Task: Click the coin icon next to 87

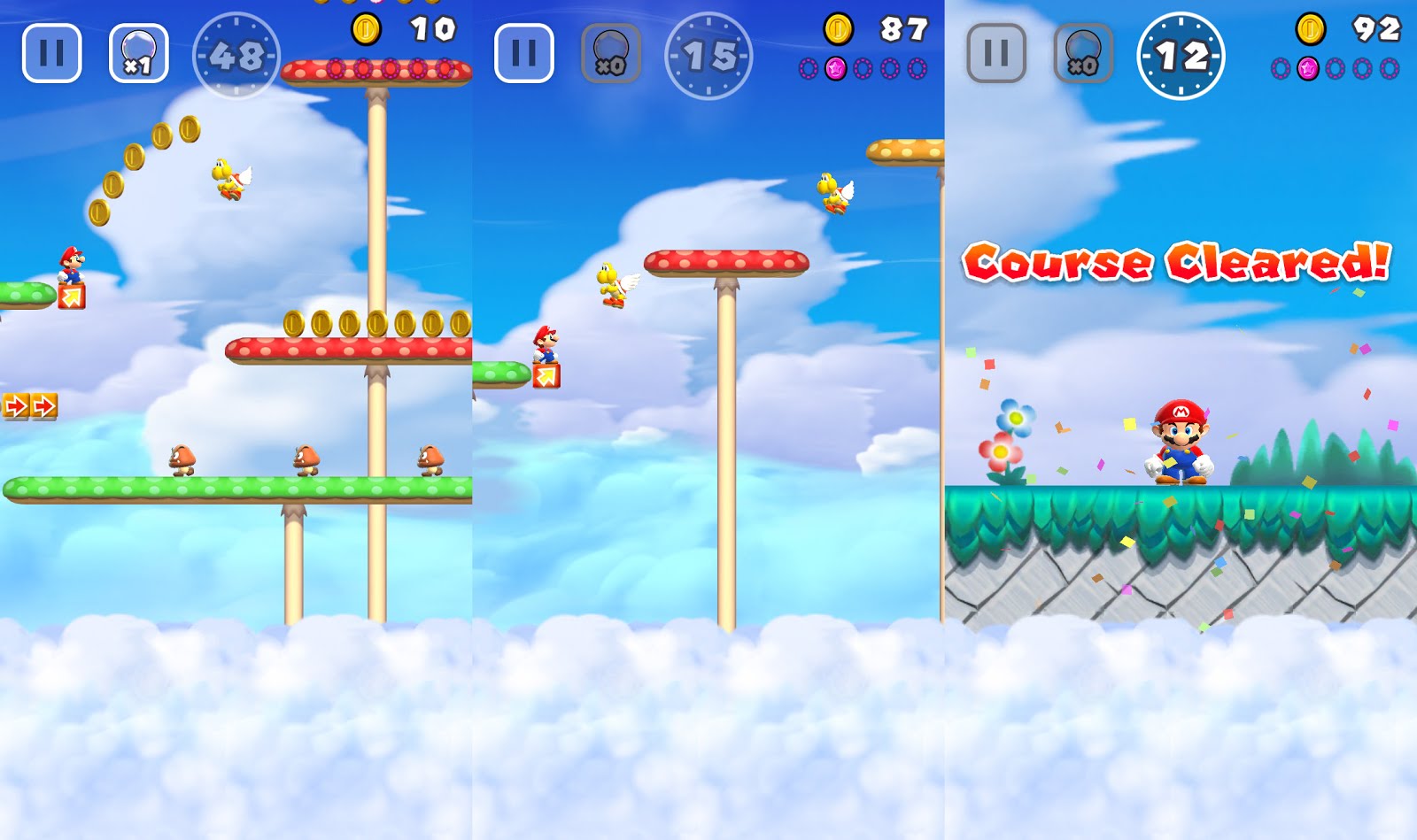Action: 837,27
